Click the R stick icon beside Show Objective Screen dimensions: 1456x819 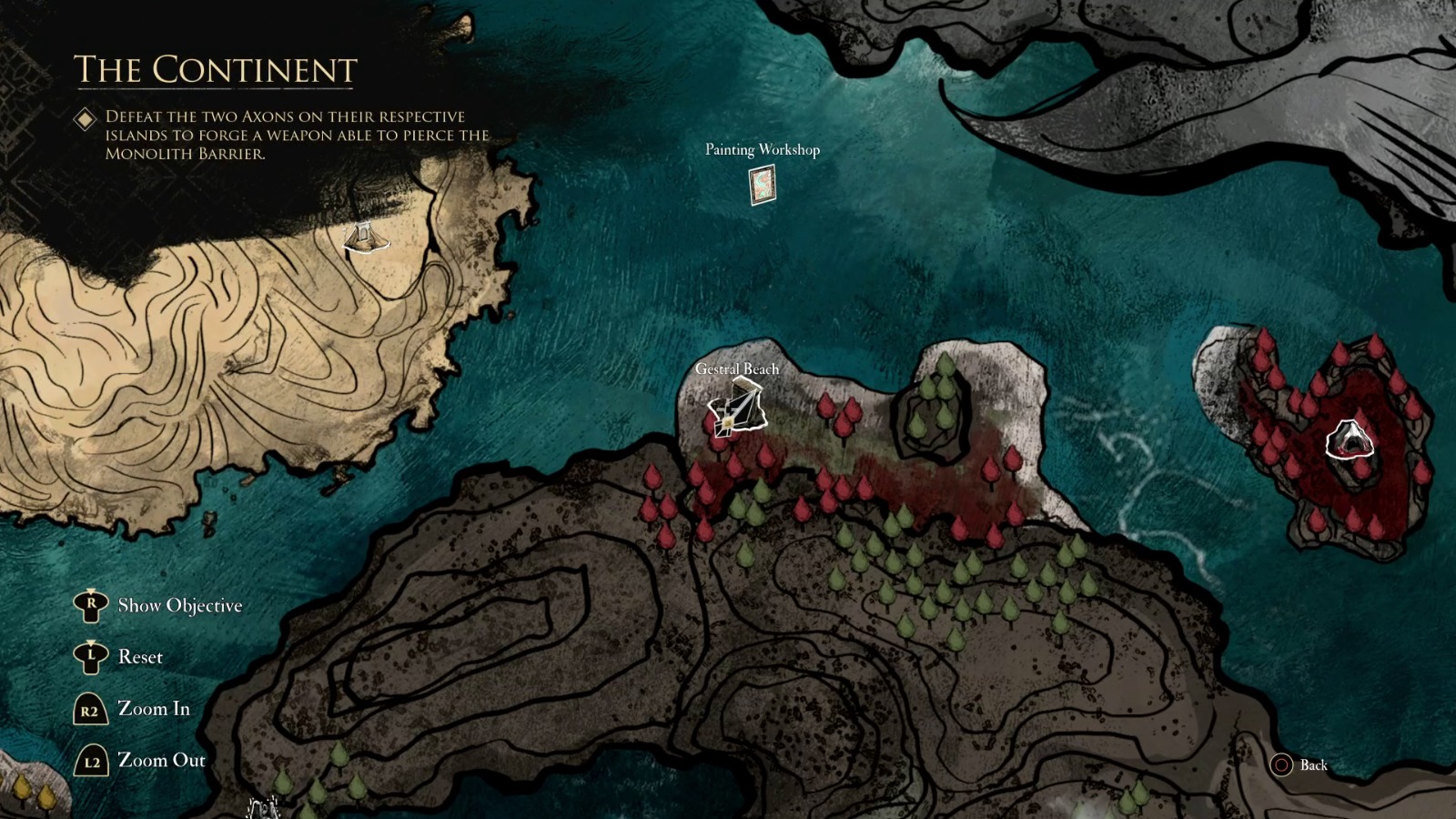tap(89, 603)
